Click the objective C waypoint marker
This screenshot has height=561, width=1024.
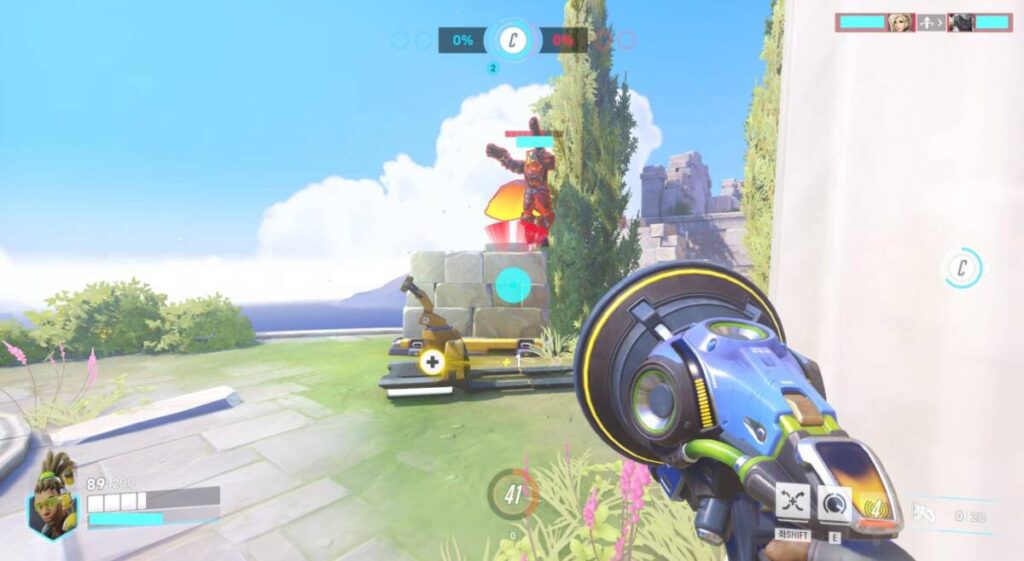point(963,268)
